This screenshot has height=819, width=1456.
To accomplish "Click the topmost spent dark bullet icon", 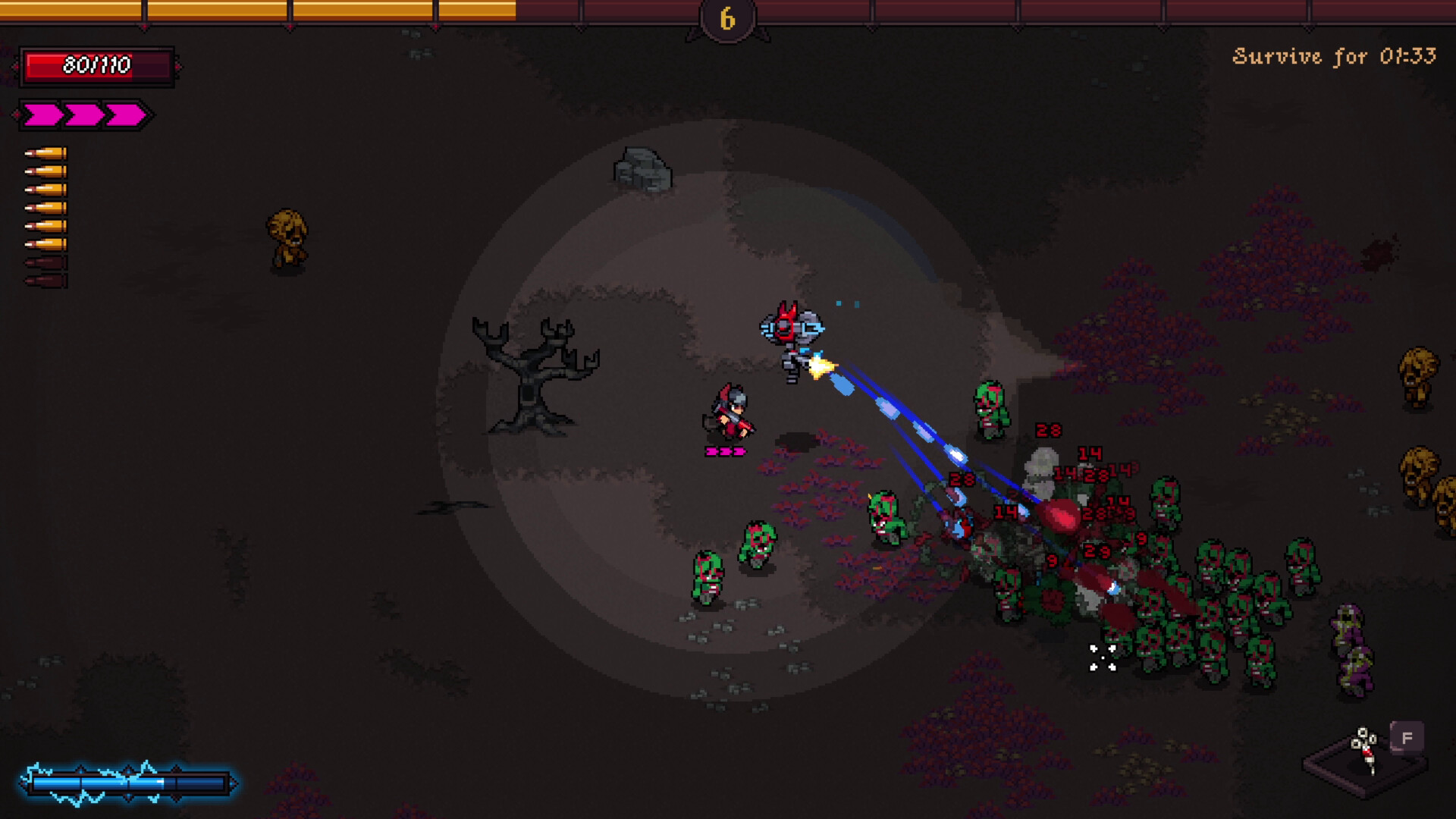I will (47, 261).
